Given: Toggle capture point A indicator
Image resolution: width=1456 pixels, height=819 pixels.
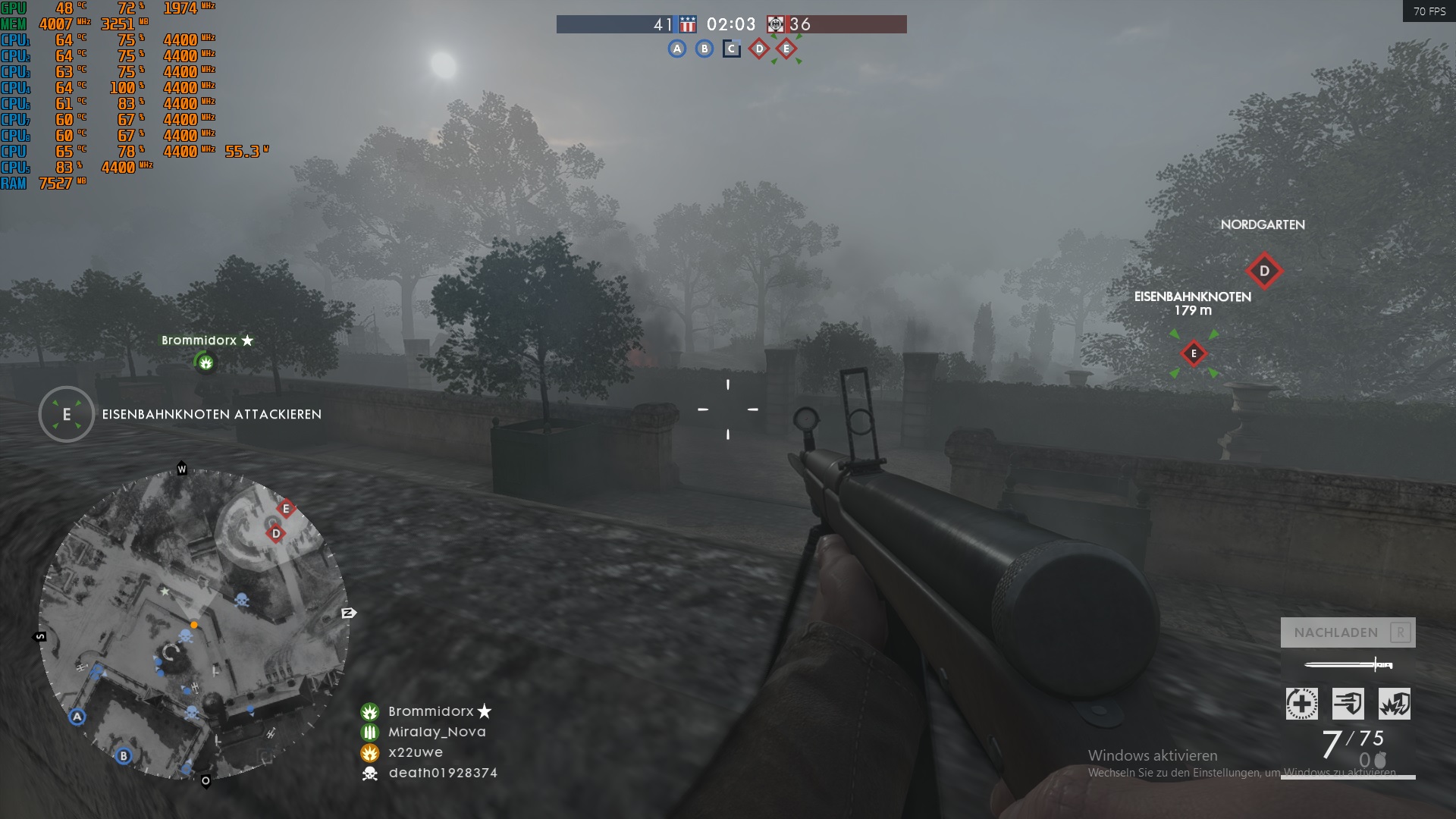Looking at the screenshot, I should (76, 716).
